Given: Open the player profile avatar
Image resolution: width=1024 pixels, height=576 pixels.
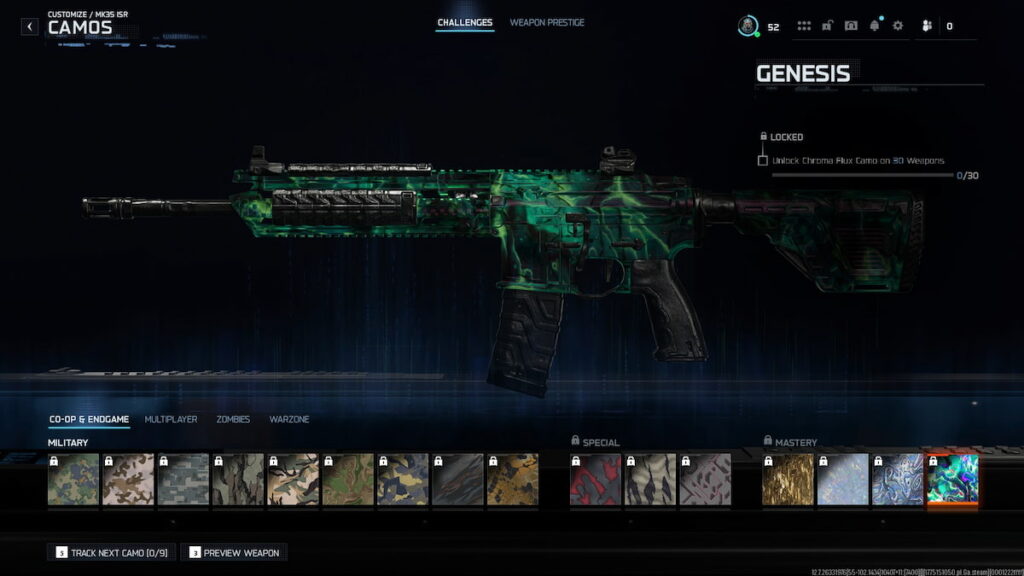Looking at the screenshot, I should click(x=747, y=26).
